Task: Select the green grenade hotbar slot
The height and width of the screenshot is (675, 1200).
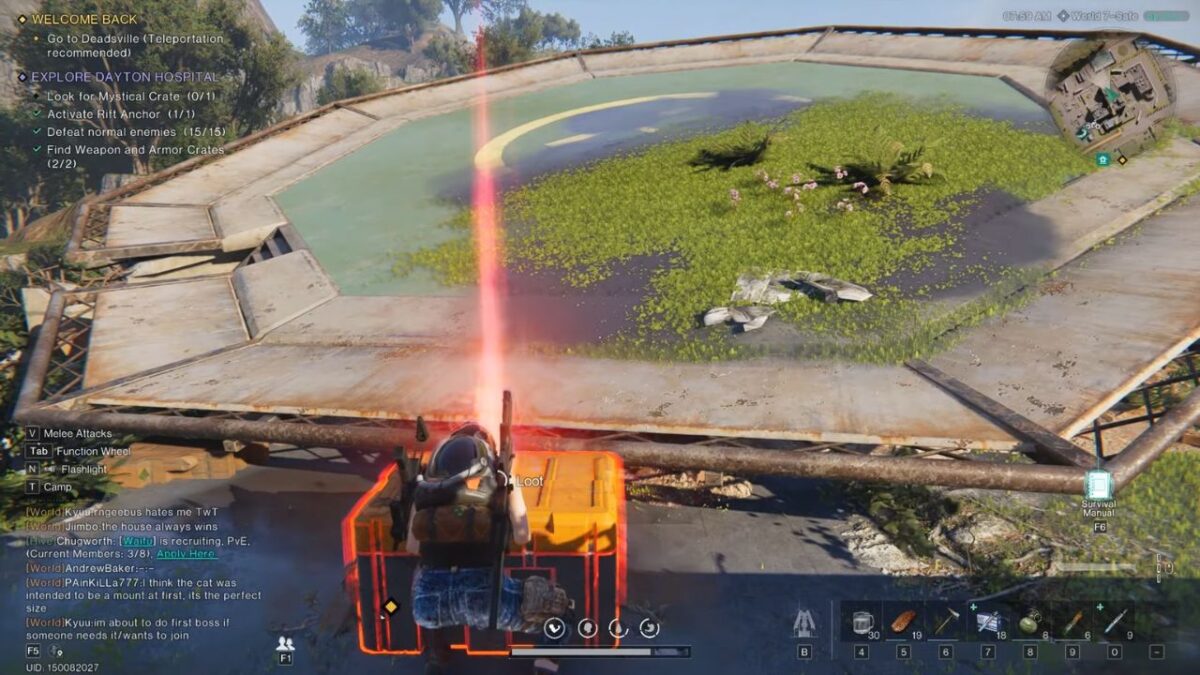Action: (1029, 622)
